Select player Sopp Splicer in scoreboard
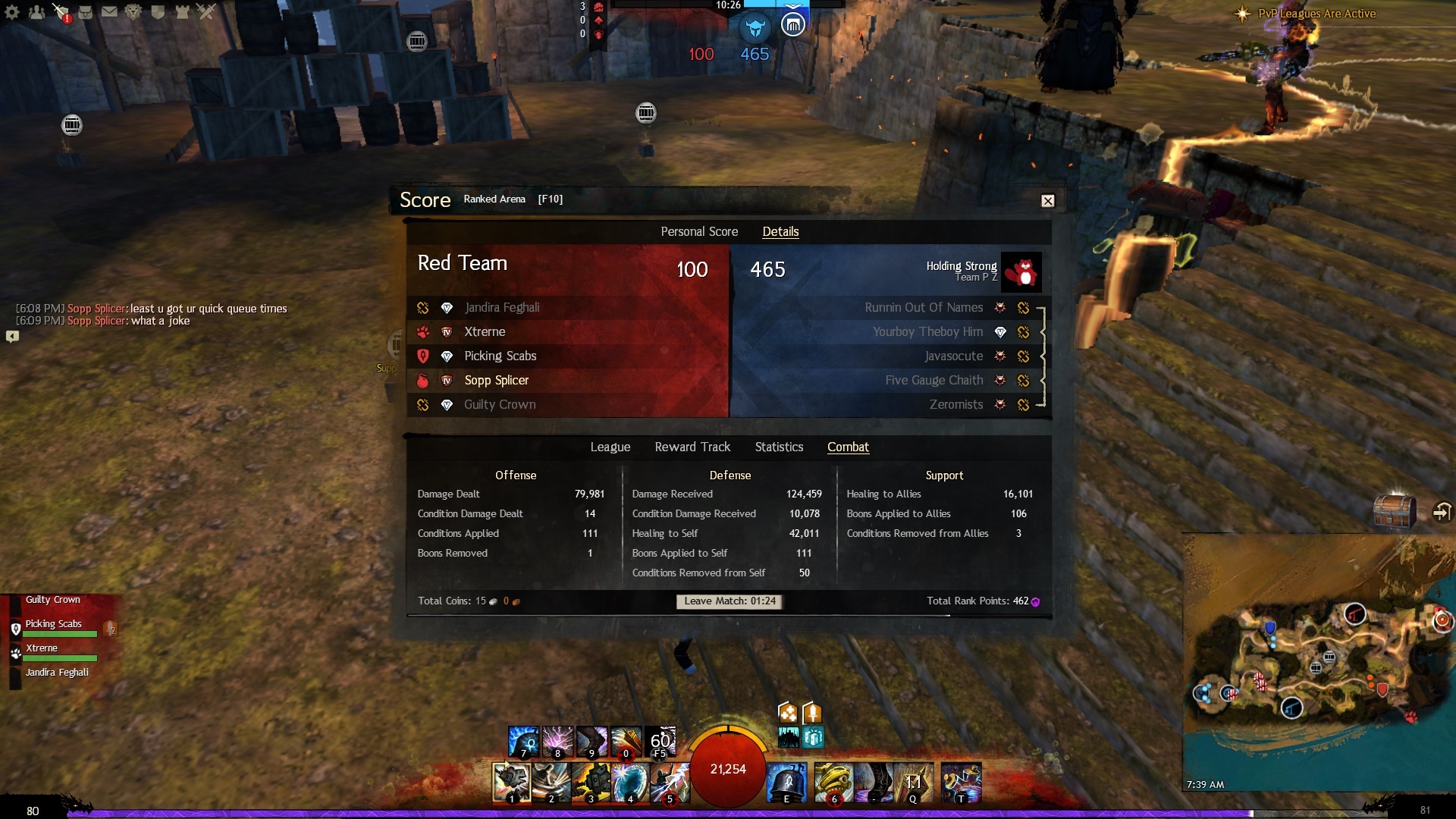 pos(497,381)
